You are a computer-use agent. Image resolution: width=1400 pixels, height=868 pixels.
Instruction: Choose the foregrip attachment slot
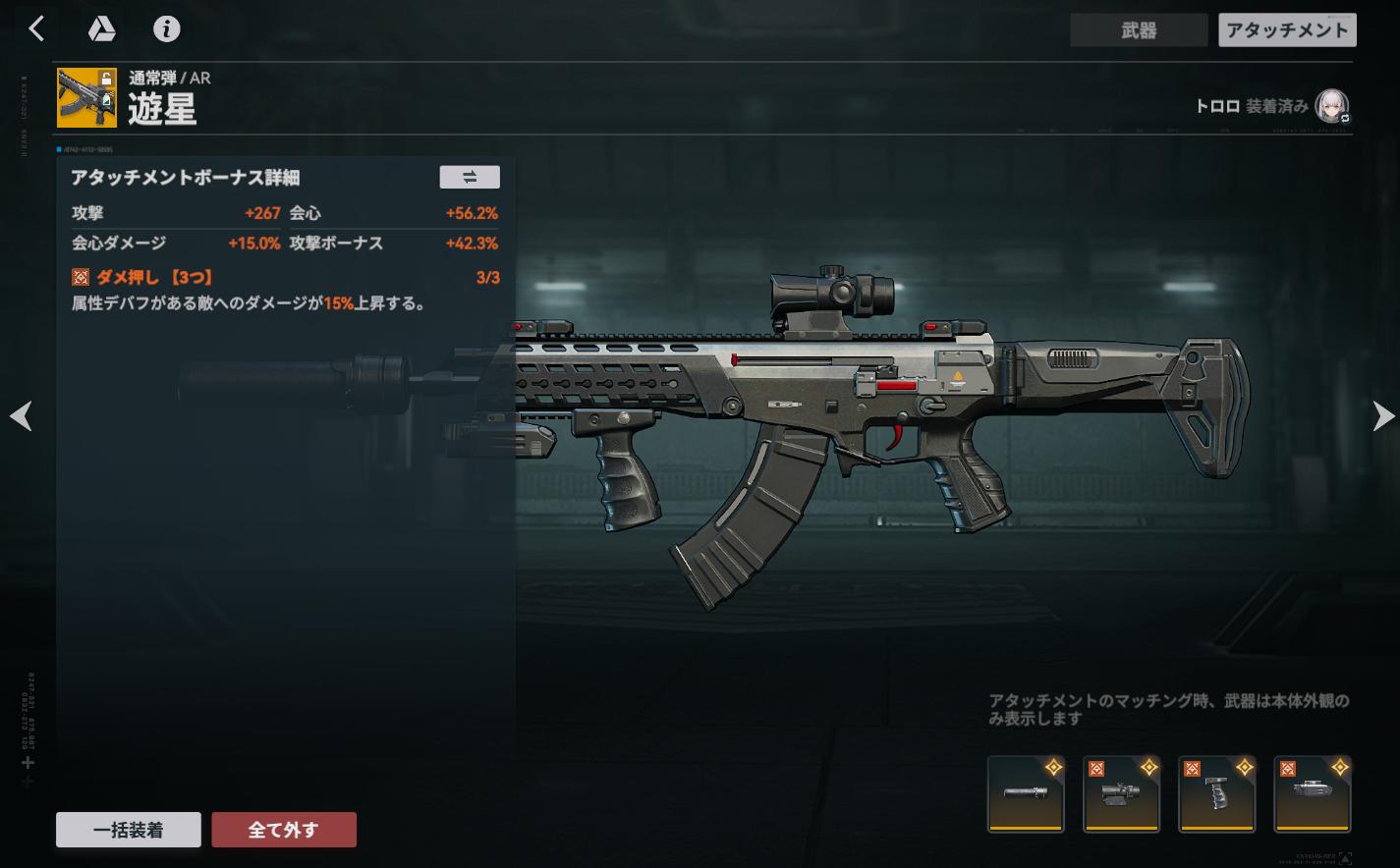point(1217,793)
